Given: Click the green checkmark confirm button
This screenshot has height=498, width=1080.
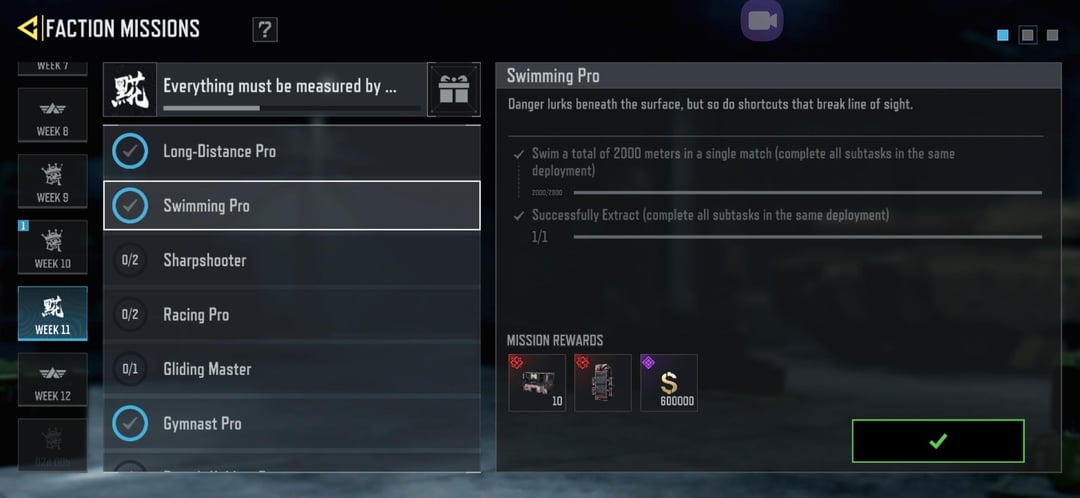Looking at the screenshot, I should click(x=938, y=441).
